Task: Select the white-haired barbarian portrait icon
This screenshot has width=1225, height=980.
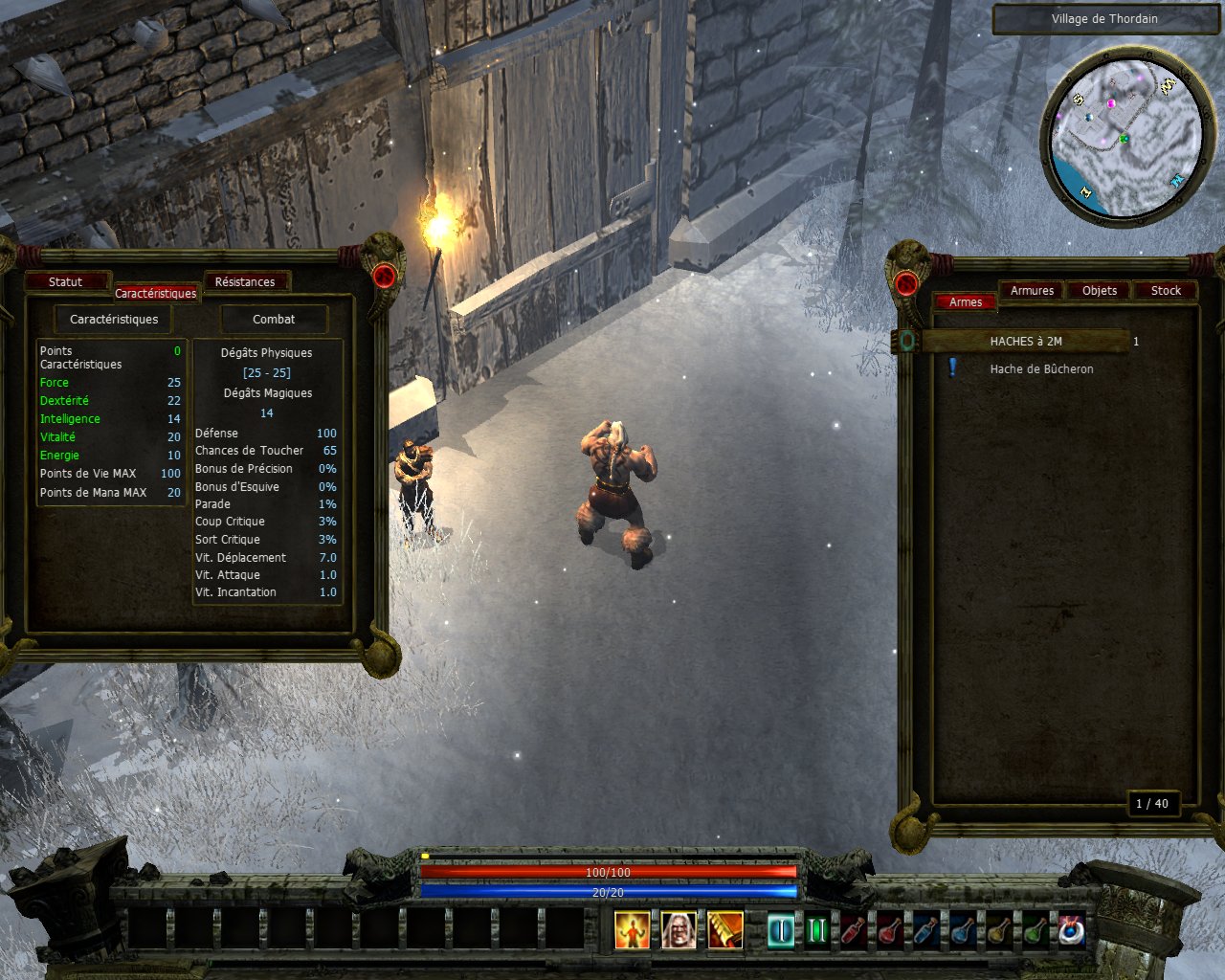Action: pos(679,929)
